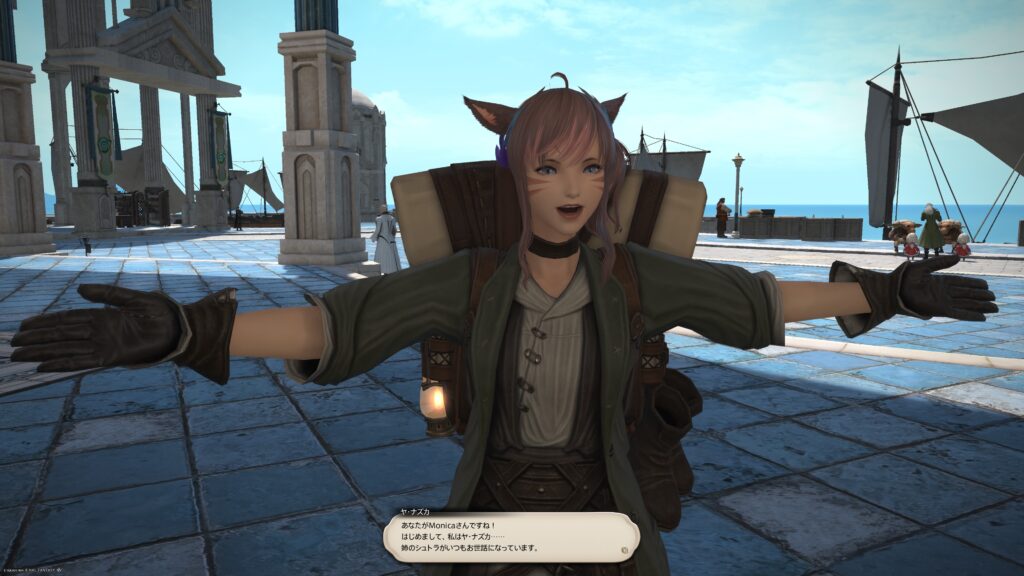Image resolution: width=1024 pixels, height=576 pixels.
Task: Advance the dialogue box from ヤ・ナズカ
Action: point(510,536)
